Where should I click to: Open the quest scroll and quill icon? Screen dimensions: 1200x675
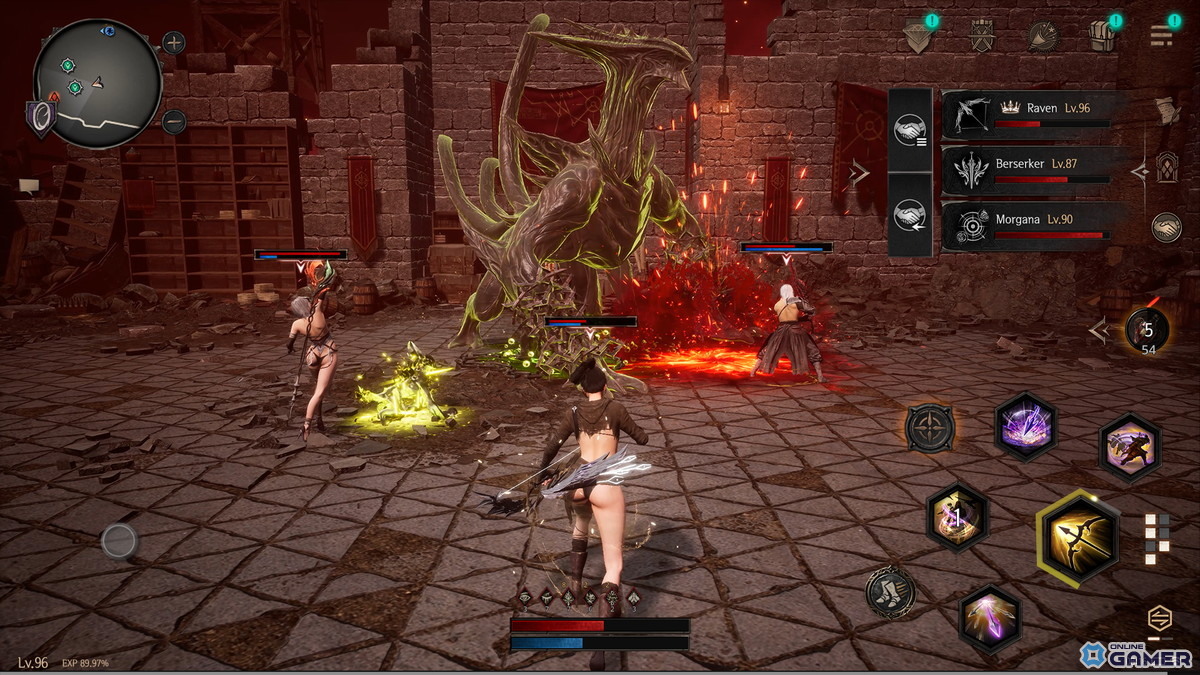(1167, 111)
